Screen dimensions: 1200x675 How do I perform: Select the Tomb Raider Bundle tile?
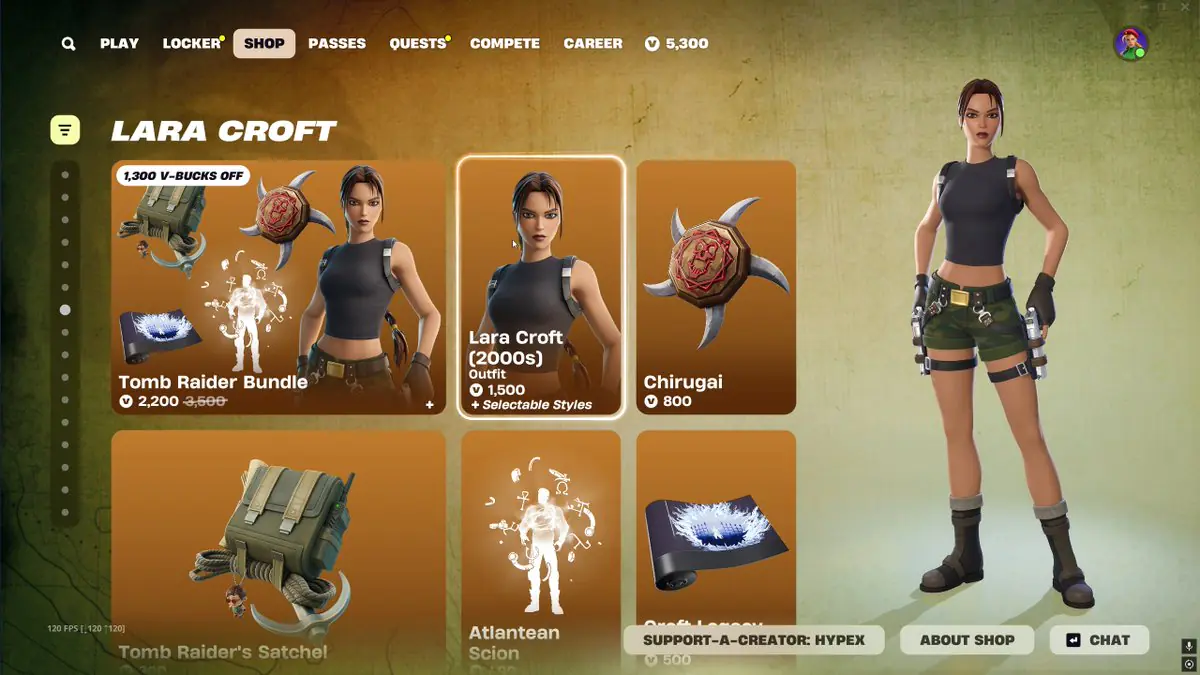pyautogui.click(x=278, y=287)
